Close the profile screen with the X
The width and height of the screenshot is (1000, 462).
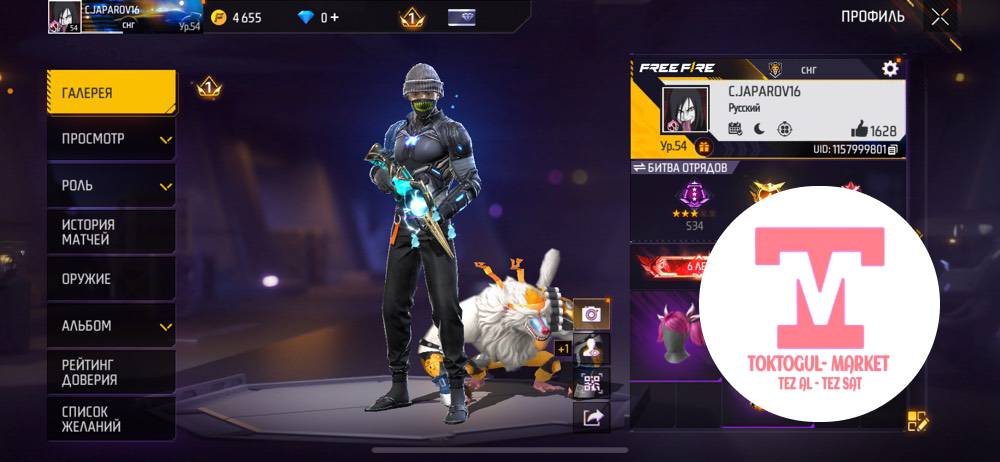pyautogui.click(x=940, y=17)
